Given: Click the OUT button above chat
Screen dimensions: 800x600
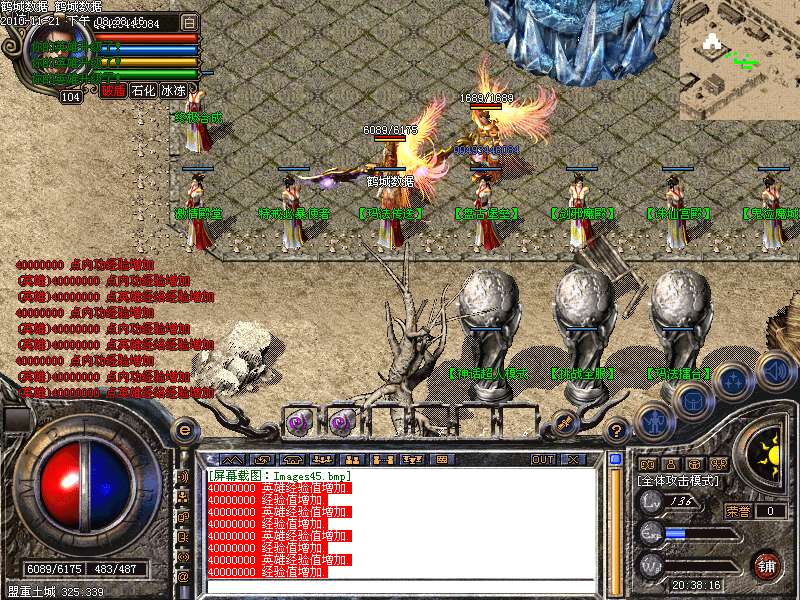Looking at the screenshot, I should [543, 459].
